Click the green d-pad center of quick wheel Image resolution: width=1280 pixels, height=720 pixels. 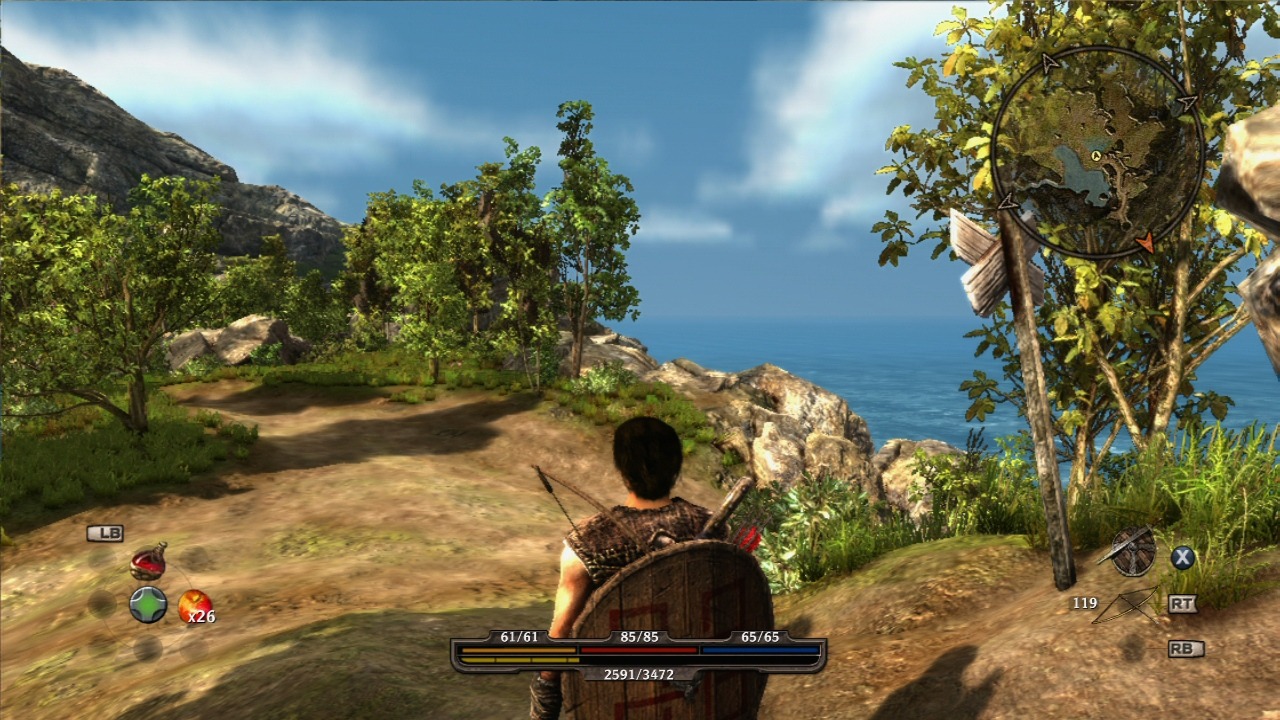coord(148,605)
